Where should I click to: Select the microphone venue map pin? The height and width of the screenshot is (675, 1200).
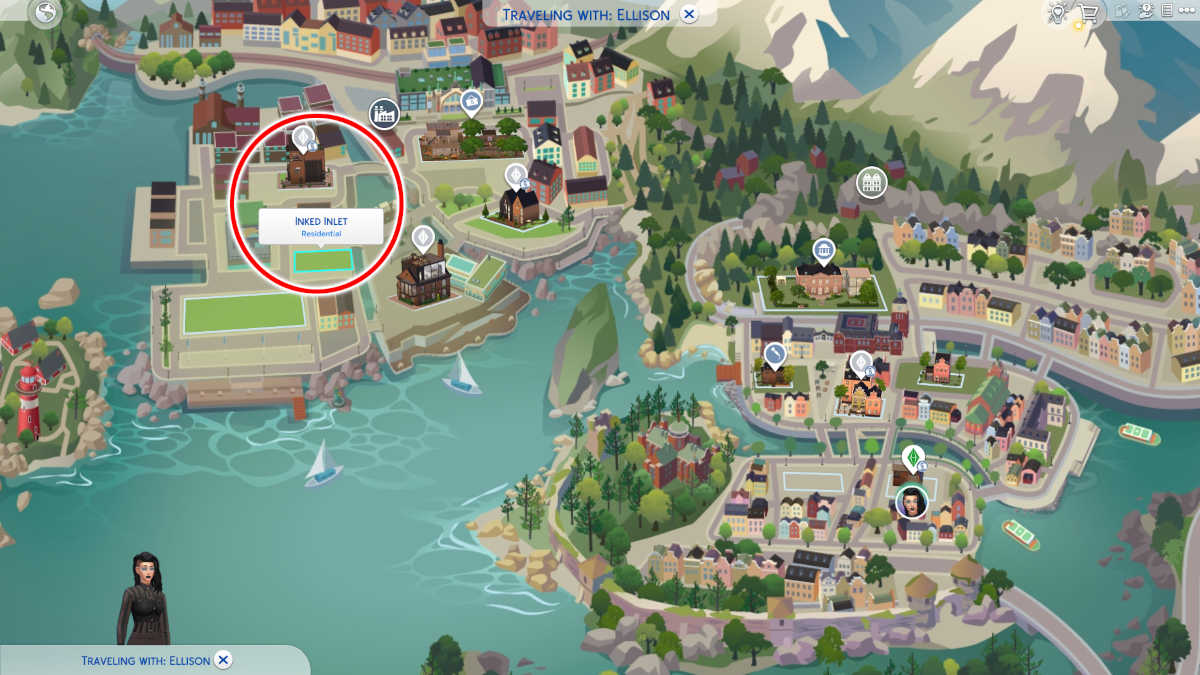click(x=775, y=354)
